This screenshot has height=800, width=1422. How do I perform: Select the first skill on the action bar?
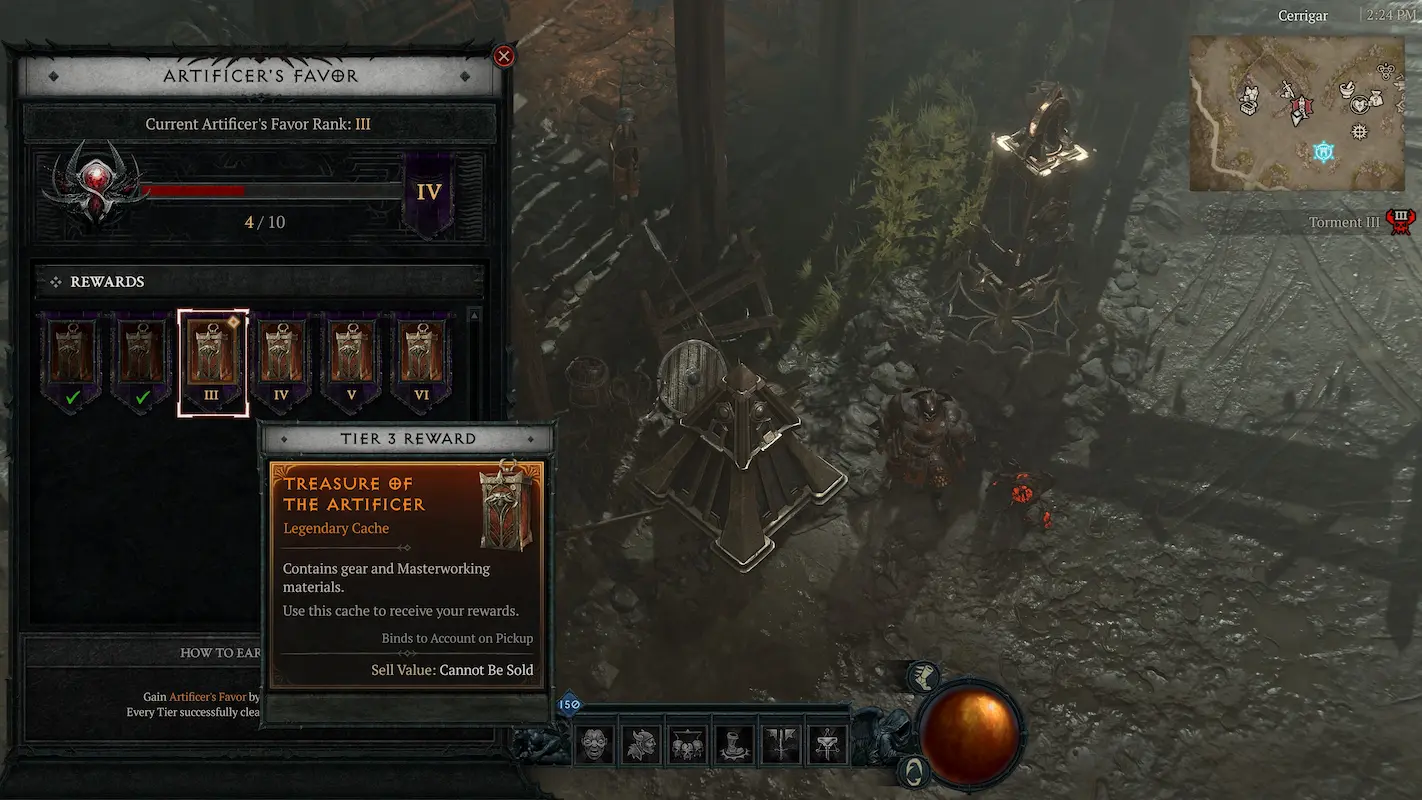(x=595, y=745)
